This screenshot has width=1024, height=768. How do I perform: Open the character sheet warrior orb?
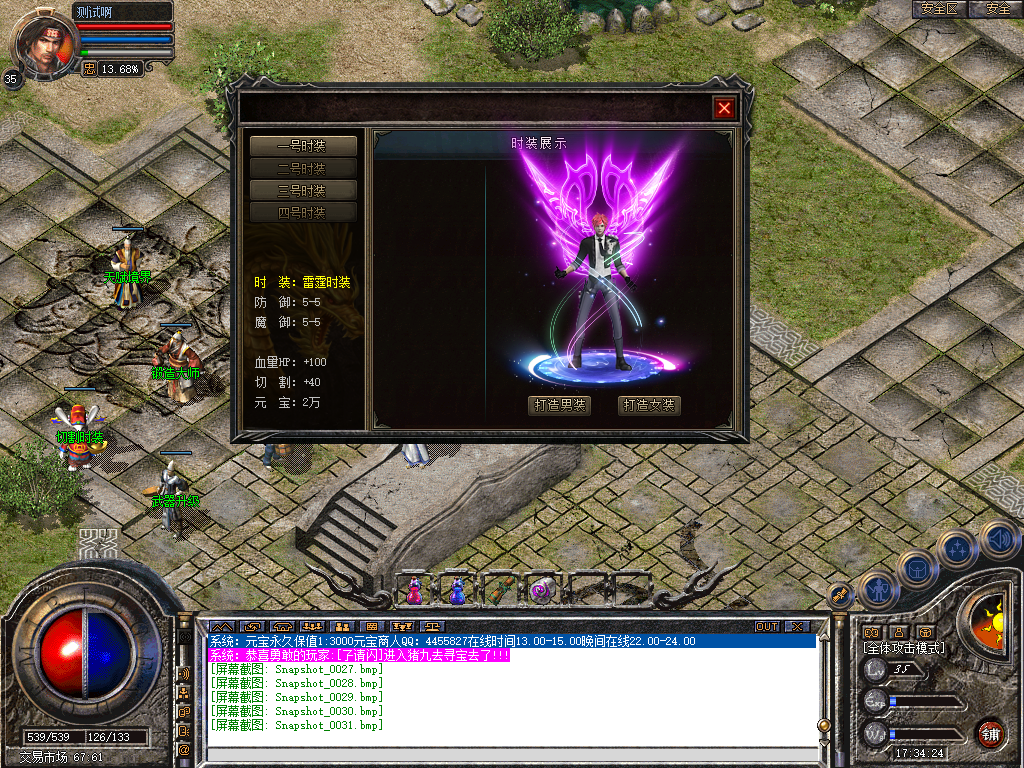pyautogui.click(x=877, y=589)
